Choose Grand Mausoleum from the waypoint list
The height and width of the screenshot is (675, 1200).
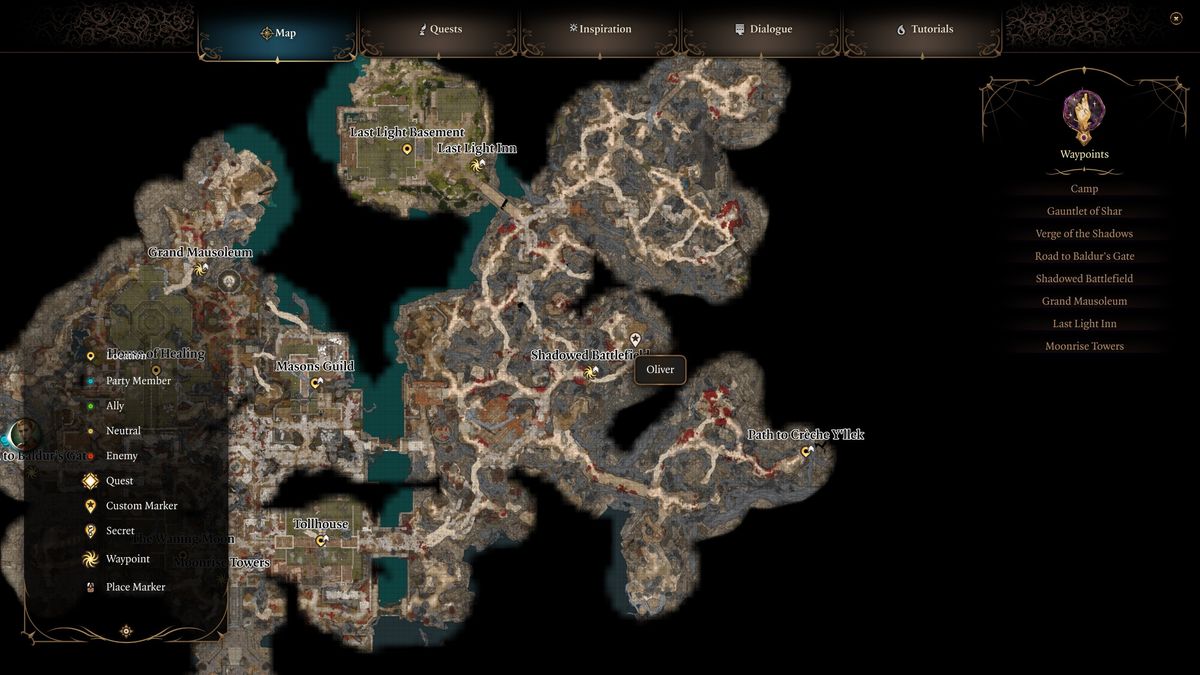pyautogui.click(x=1084, y=301)
